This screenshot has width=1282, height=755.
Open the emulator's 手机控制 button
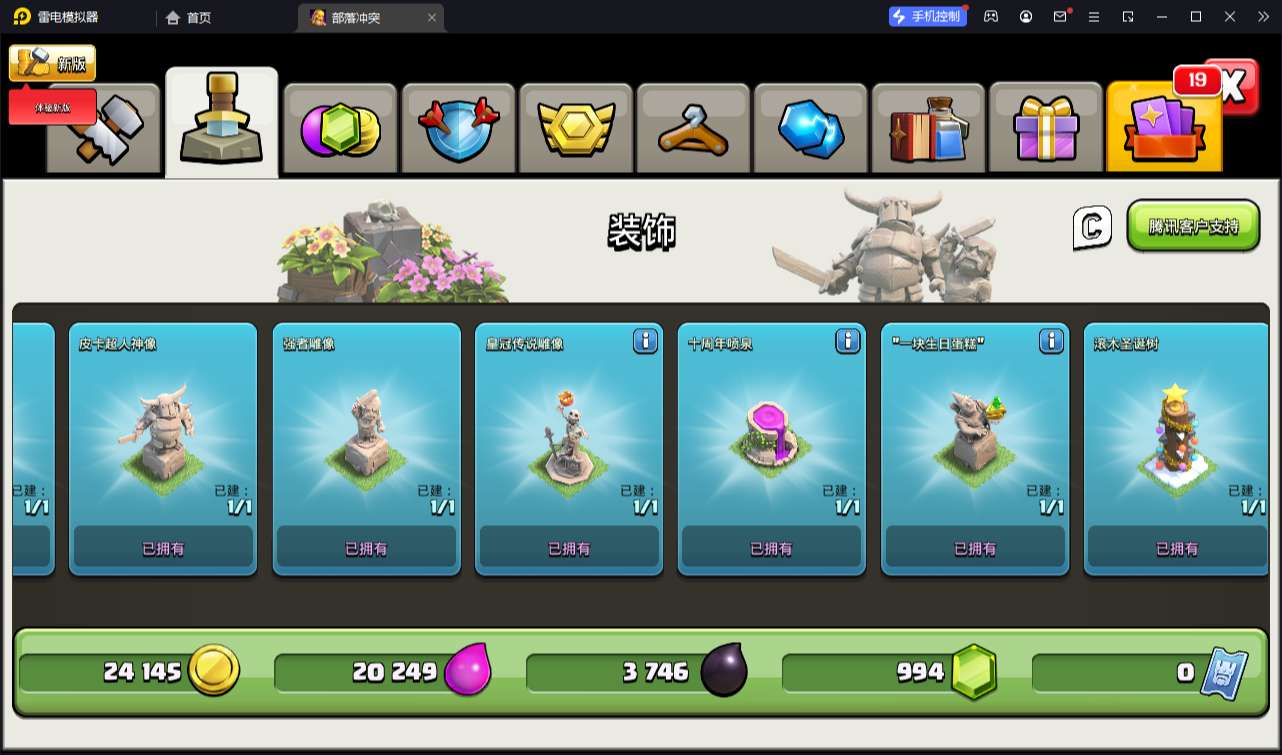(927, 16)
